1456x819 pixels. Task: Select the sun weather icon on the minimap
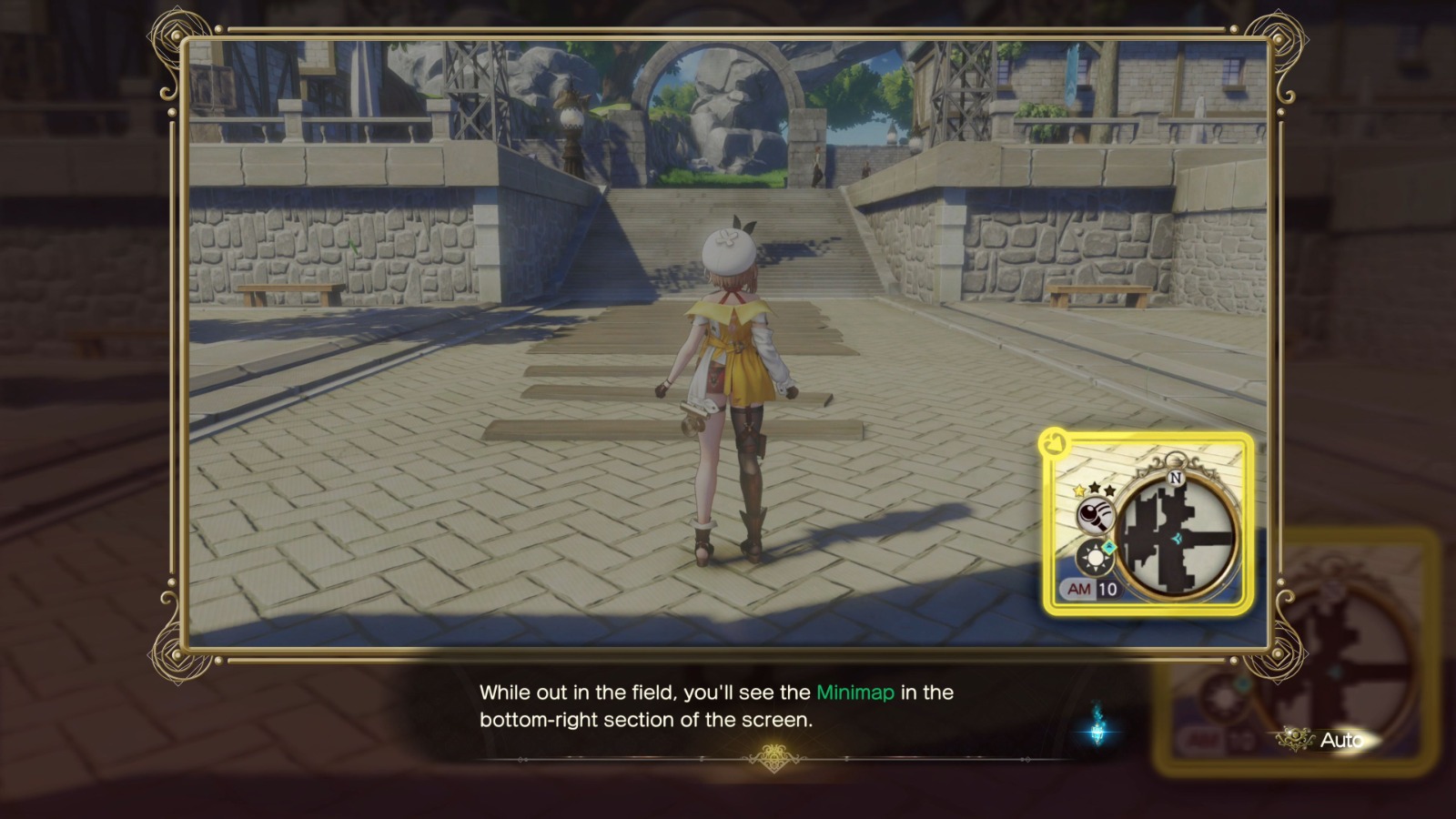click(1094, 557)
